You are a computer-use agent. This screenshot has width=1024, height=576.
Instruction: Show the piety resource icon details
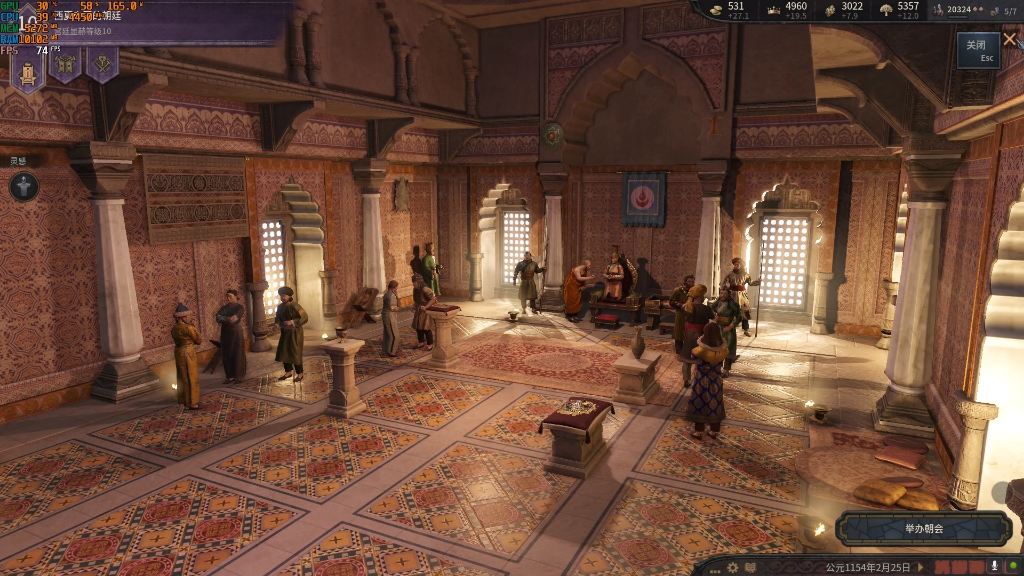pos(830,10)
